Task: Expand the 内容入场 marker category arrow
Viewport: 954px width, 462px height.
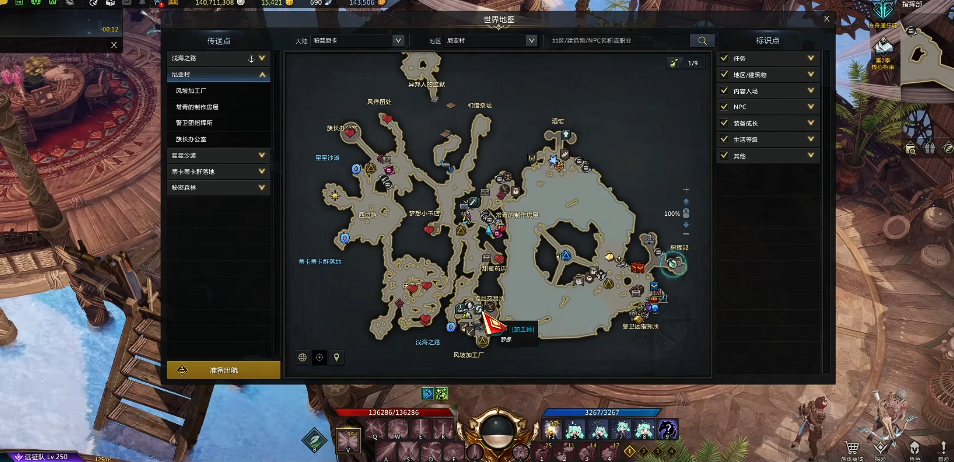Action: click(x=810, y=90)
